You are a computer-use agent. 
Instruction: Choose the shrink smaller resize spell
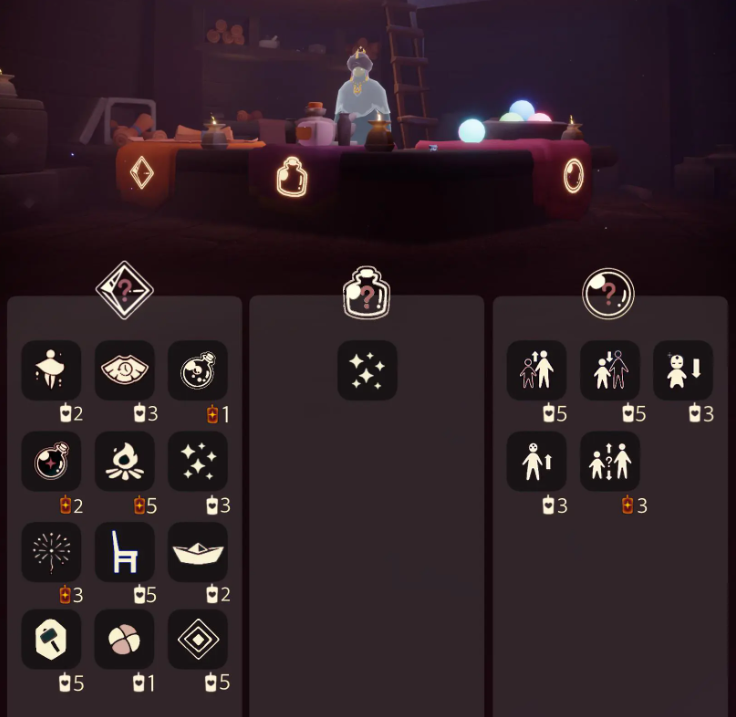tap(610, 371)
